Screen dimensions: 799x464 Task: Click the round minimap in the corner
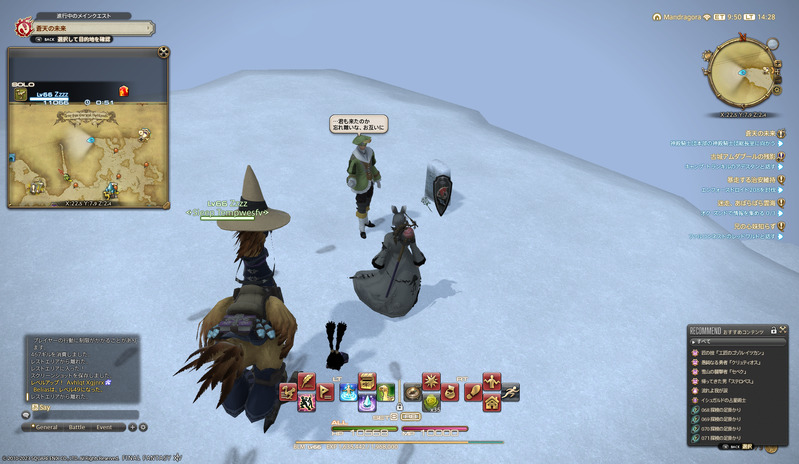point(741,73)
